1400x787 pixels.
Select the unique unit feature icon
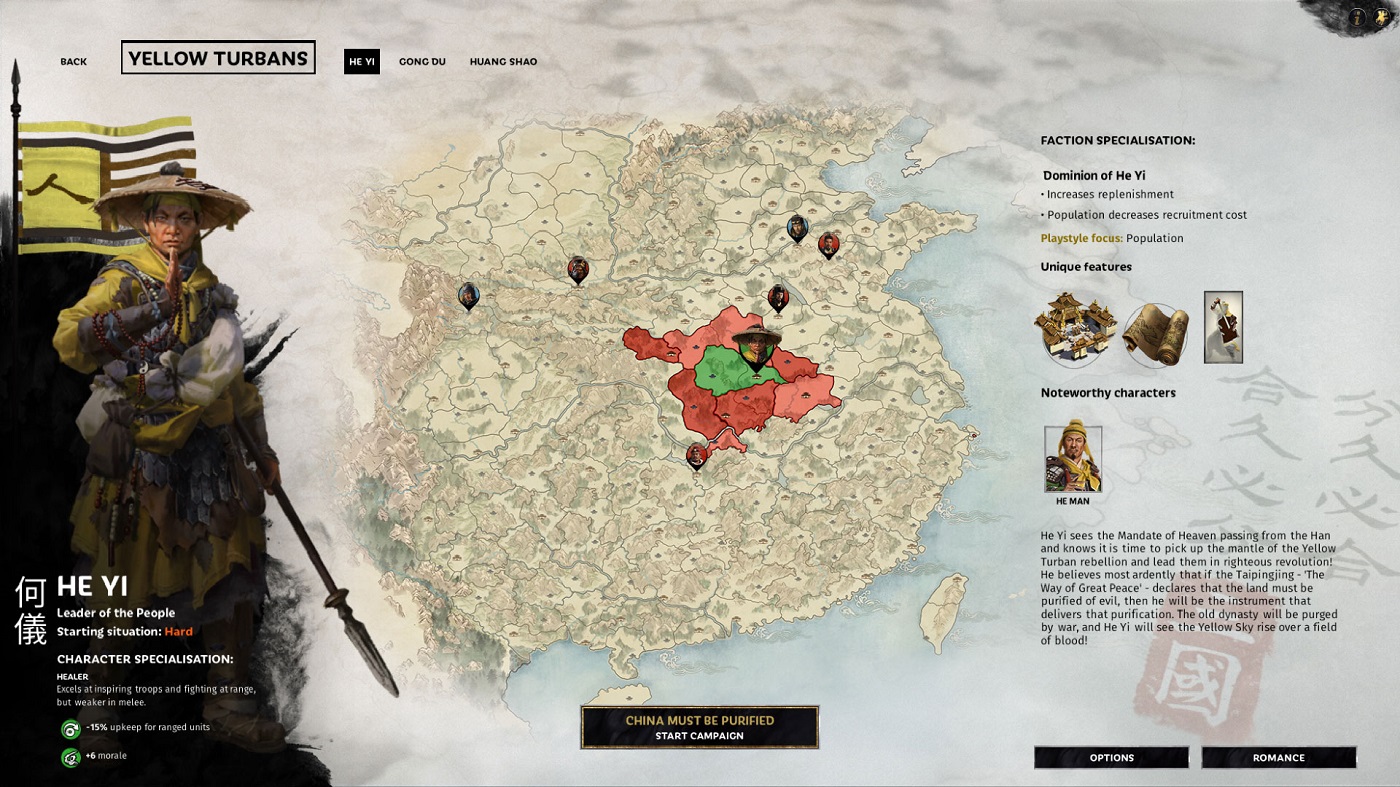point(1222,325)
